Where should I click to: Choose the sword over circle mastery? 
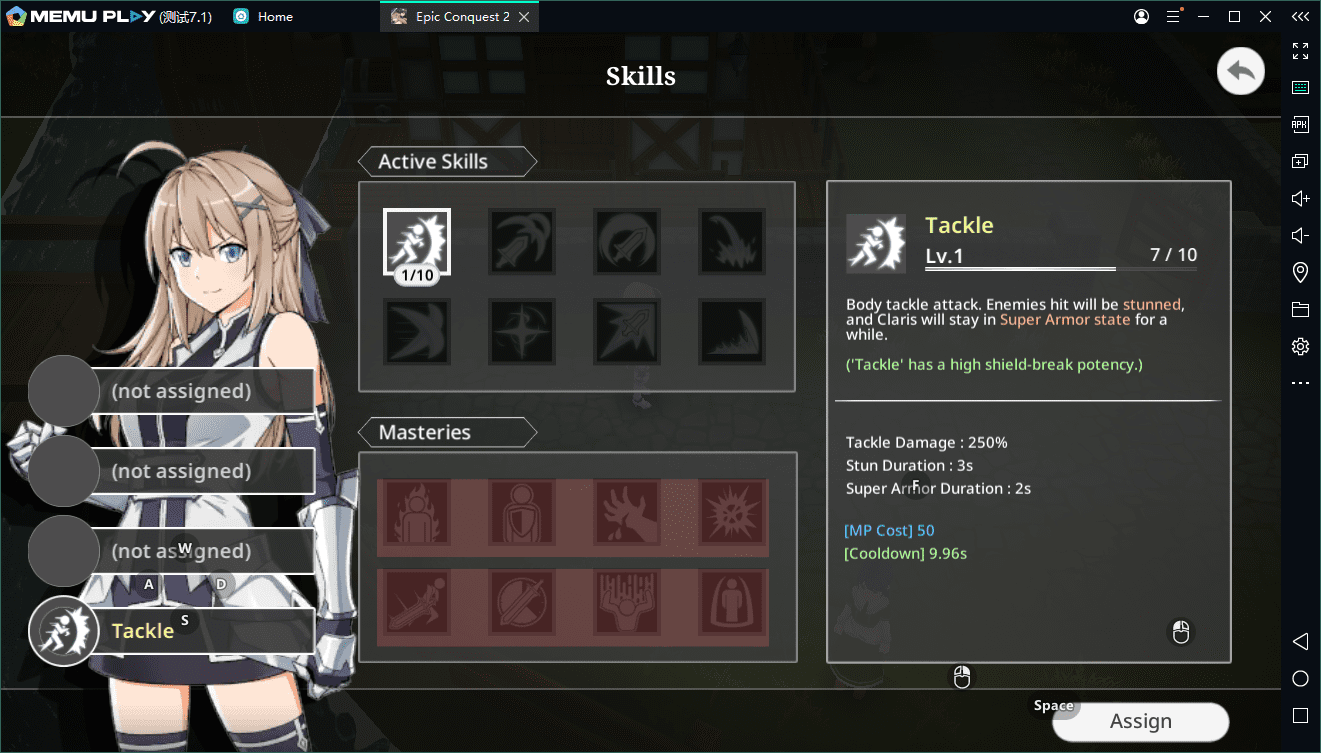[x=522, y=602]
